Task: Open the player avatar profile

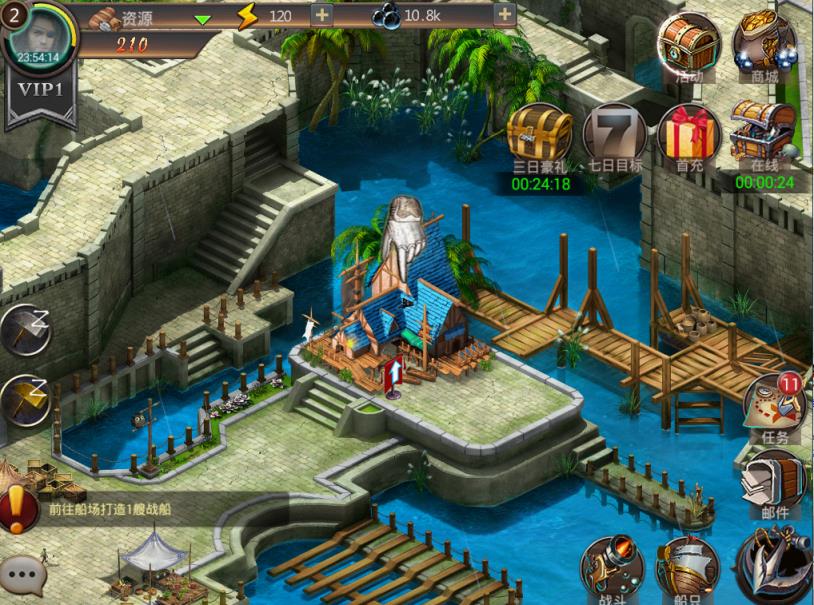Action: point(38,35)
